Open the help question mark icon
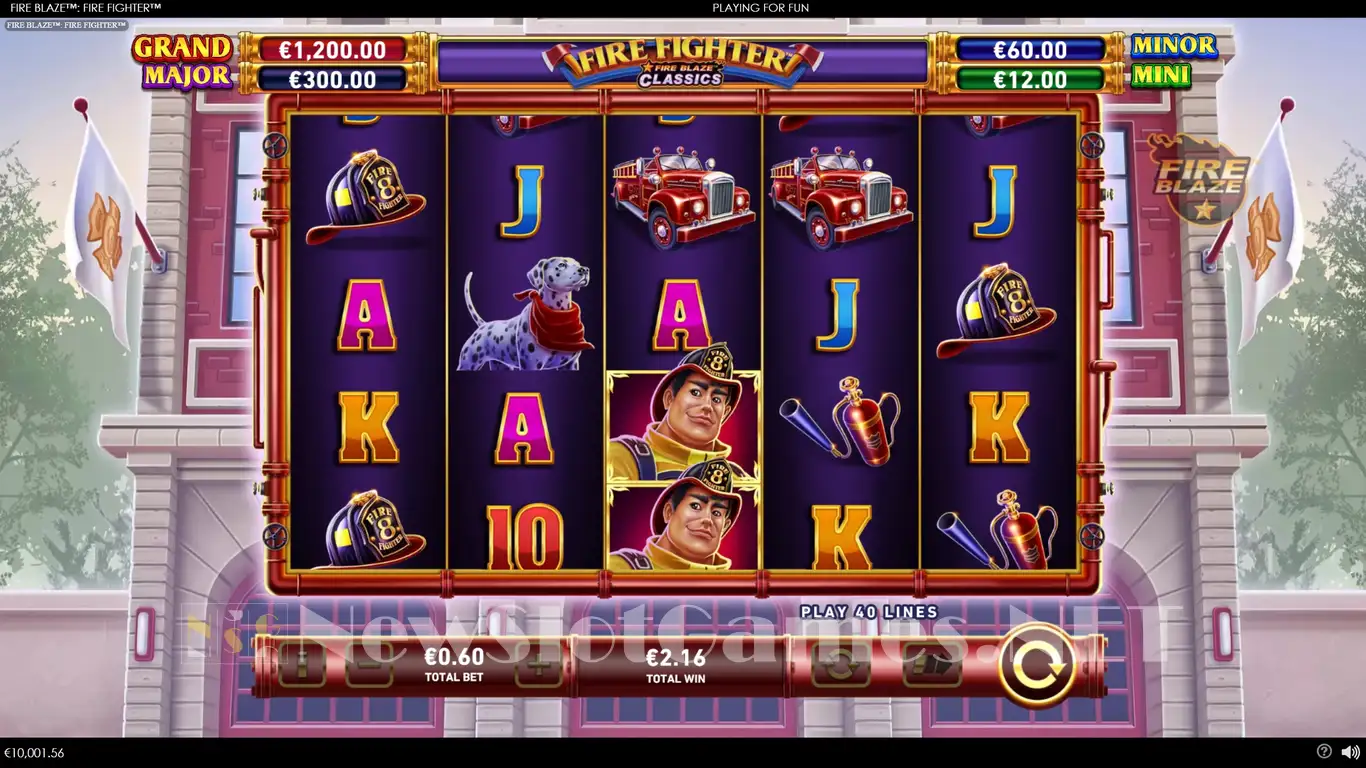Viewport: 1366px width, 768px height. pos(1324,752)
